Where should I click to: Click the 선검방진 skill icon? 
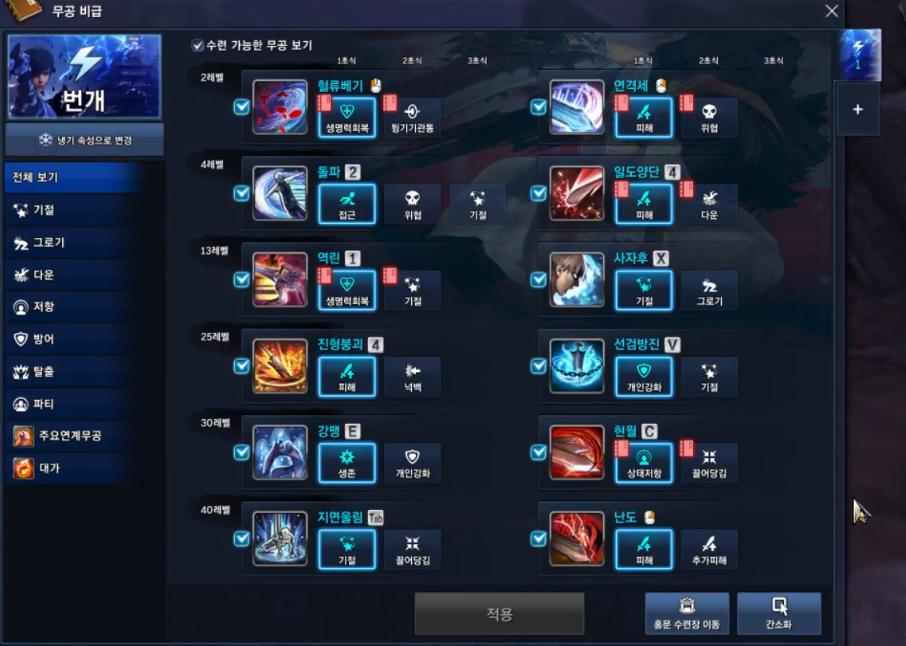[577, 366]
